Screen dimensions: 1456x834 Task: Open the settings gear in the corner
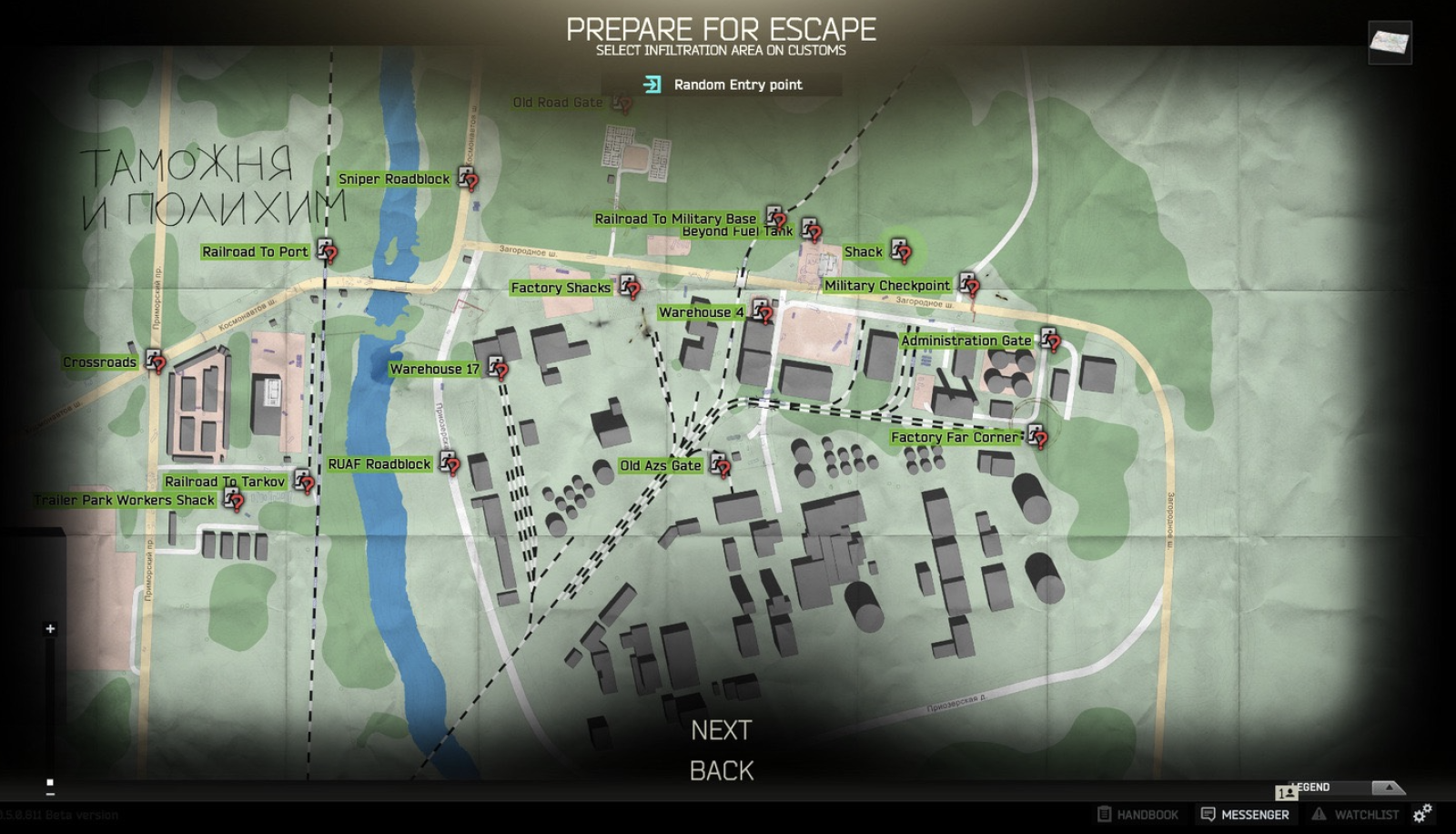1425,815
